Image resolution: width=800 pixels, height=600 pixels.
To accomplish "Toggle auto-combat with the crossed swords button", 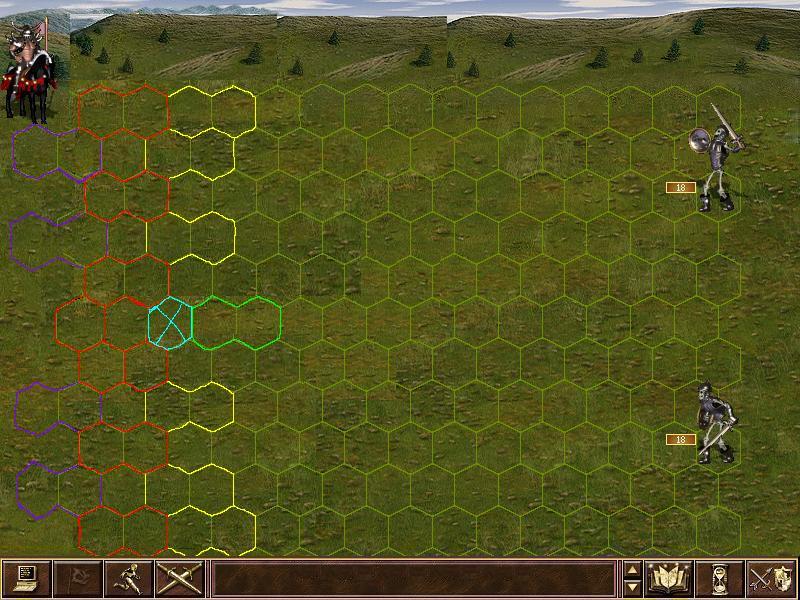I will tap(179, 578).
